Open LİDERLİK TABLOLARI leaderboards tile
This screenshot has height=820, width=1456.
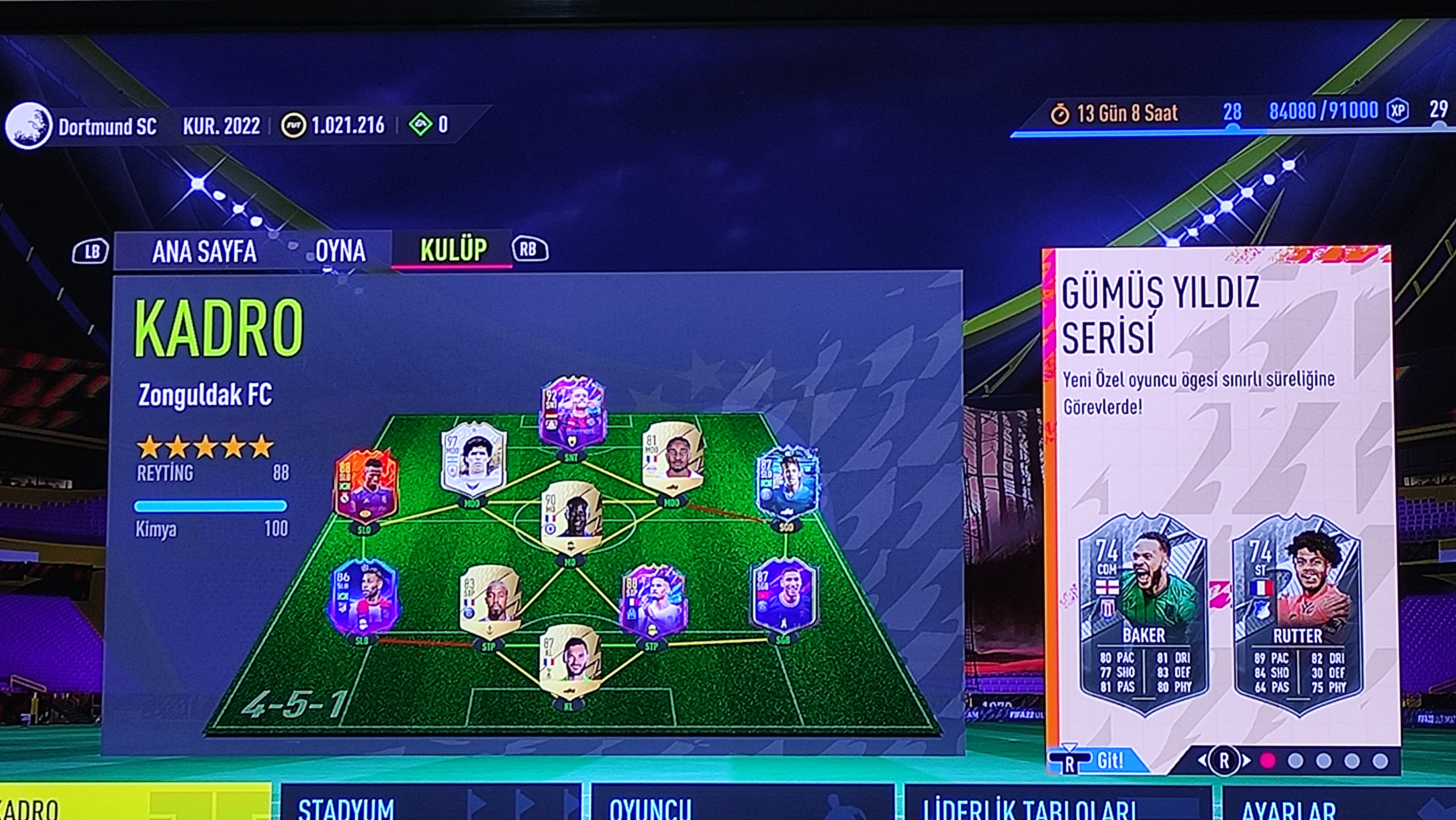tap(1057, 805)
